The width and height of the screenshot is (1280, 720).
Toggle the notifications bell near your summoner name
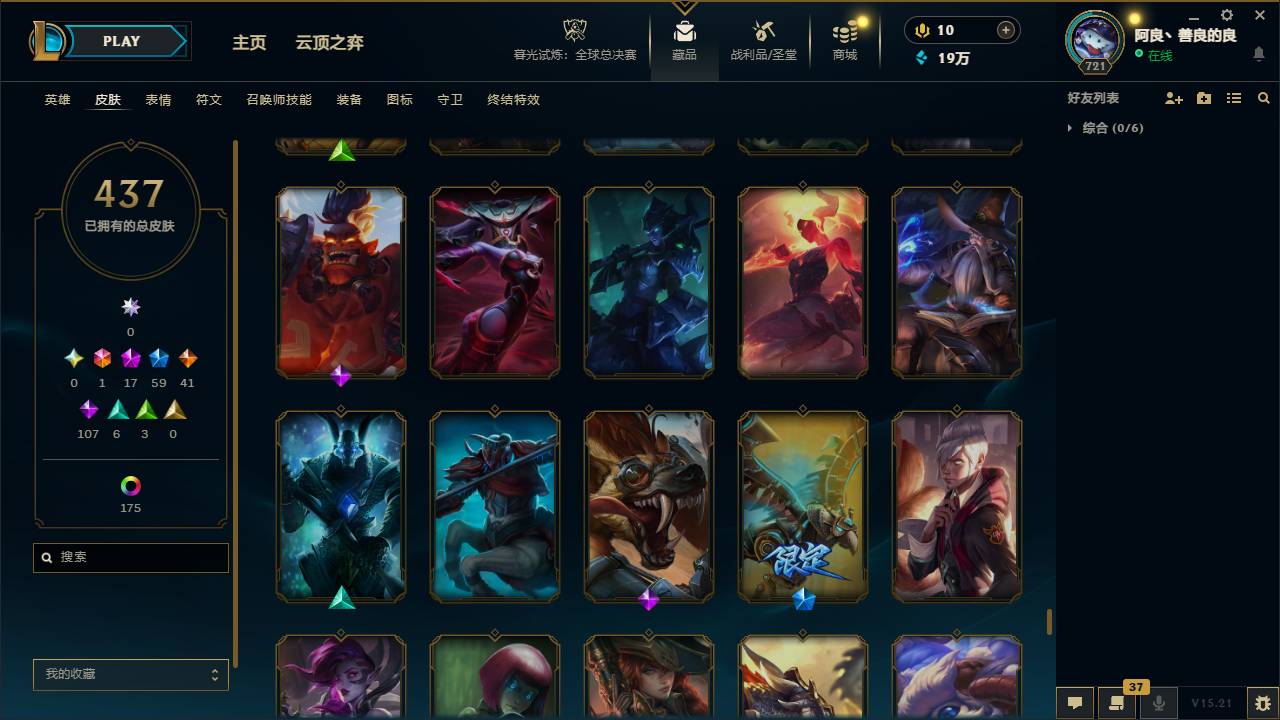coord(1259,53)
